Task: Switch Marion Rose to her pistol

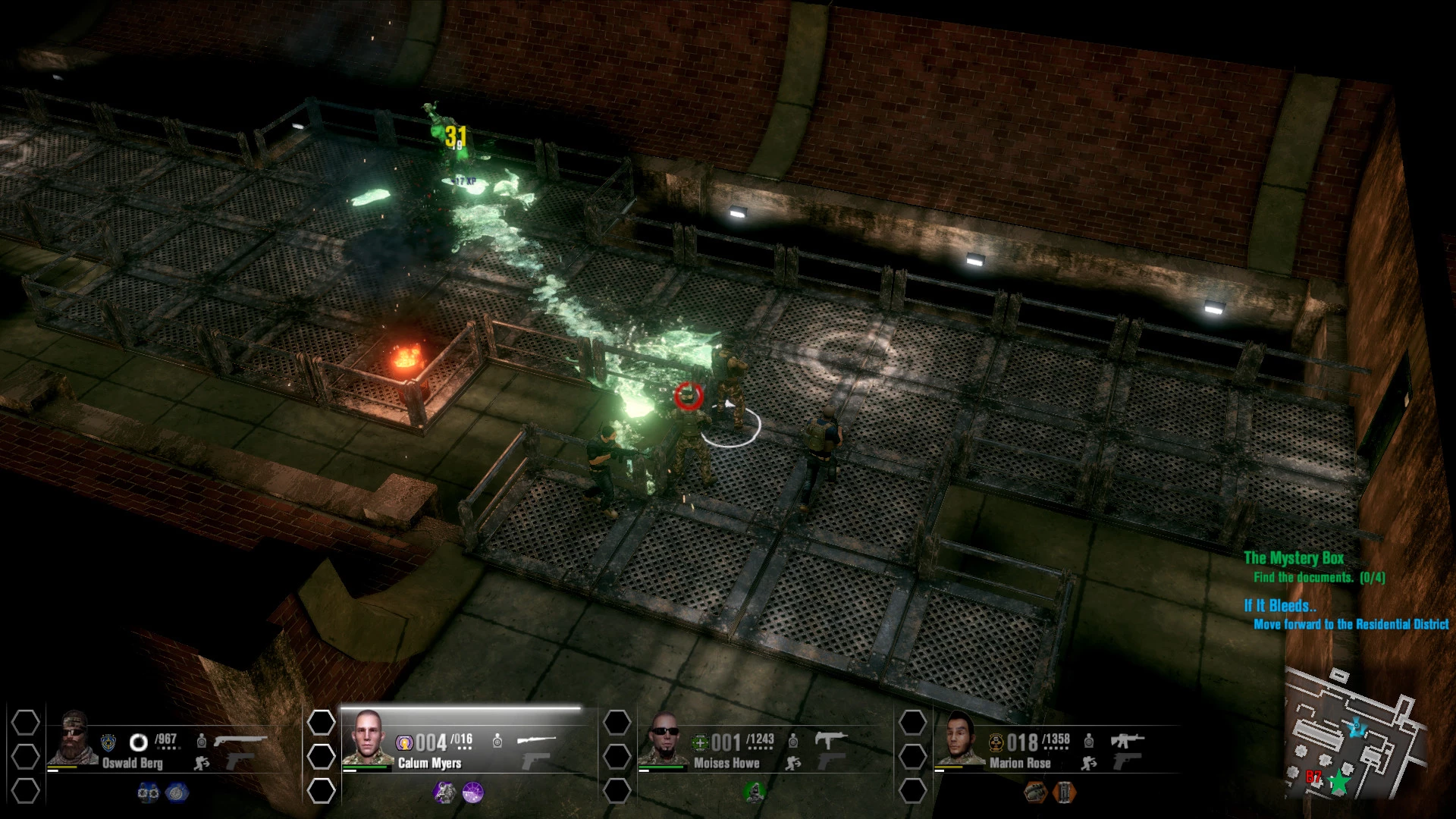Action: (1127, 761)
